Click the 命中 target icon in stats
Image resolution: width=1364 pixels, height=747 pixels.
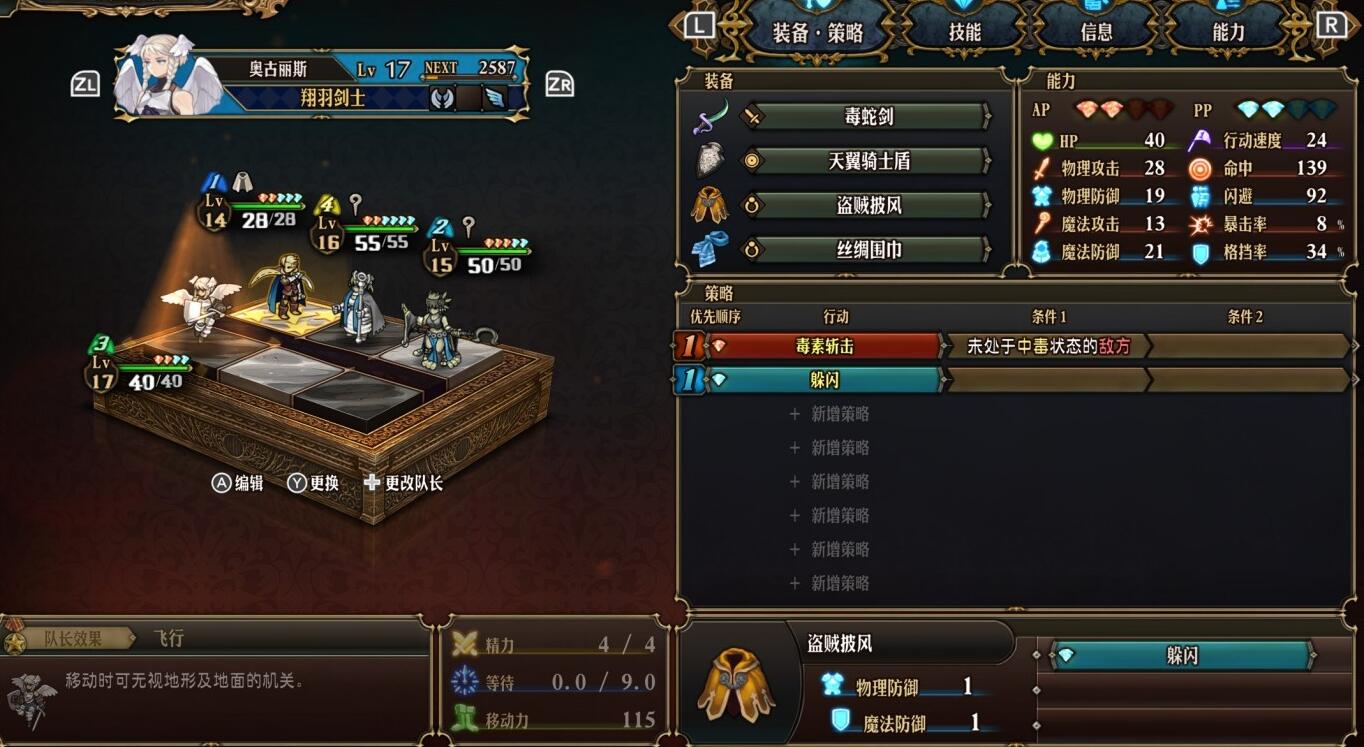(x=1200, y=167)
